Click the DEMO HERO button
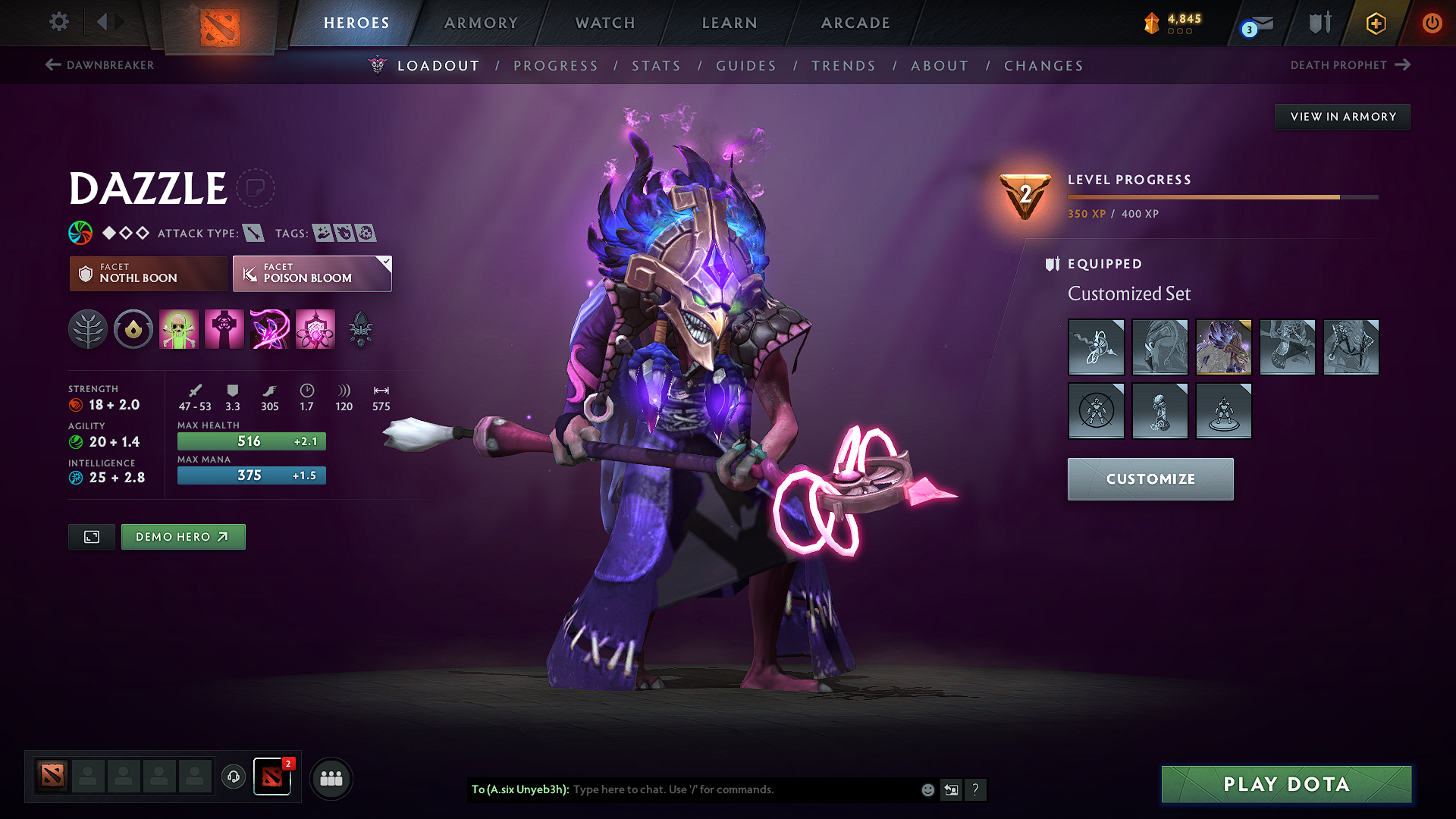Viewport: 1456px width, 819px height. click(x=183, y=536)
